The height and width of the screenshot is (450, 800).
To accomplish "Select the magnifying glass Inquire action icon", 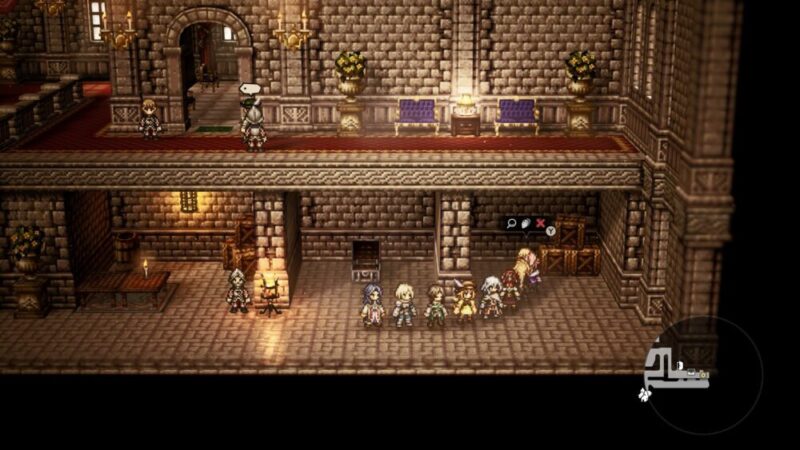I will click(x=512, y=223).
